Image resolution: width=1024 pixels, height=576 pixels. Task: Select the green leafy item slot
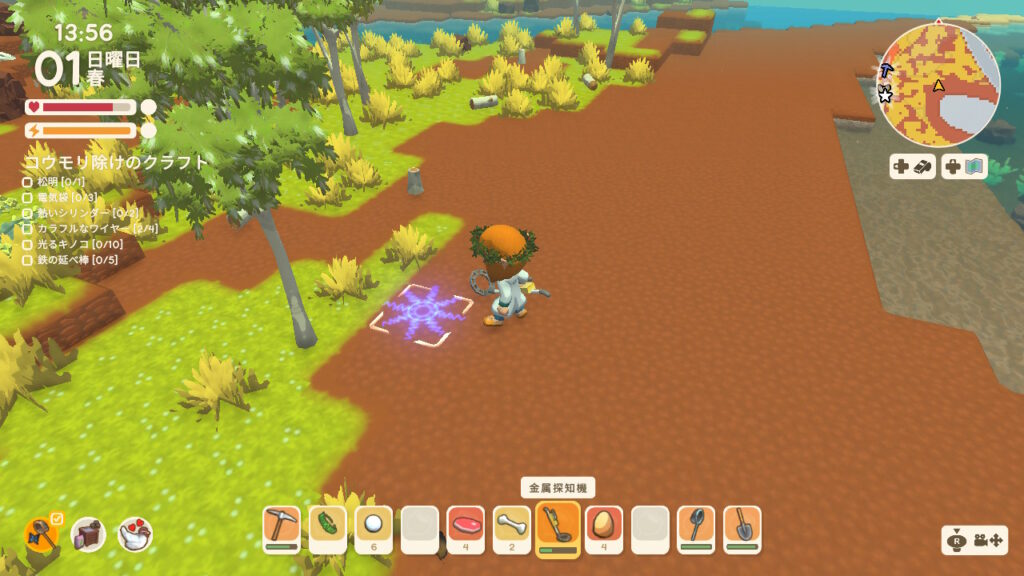pos(327,526)
